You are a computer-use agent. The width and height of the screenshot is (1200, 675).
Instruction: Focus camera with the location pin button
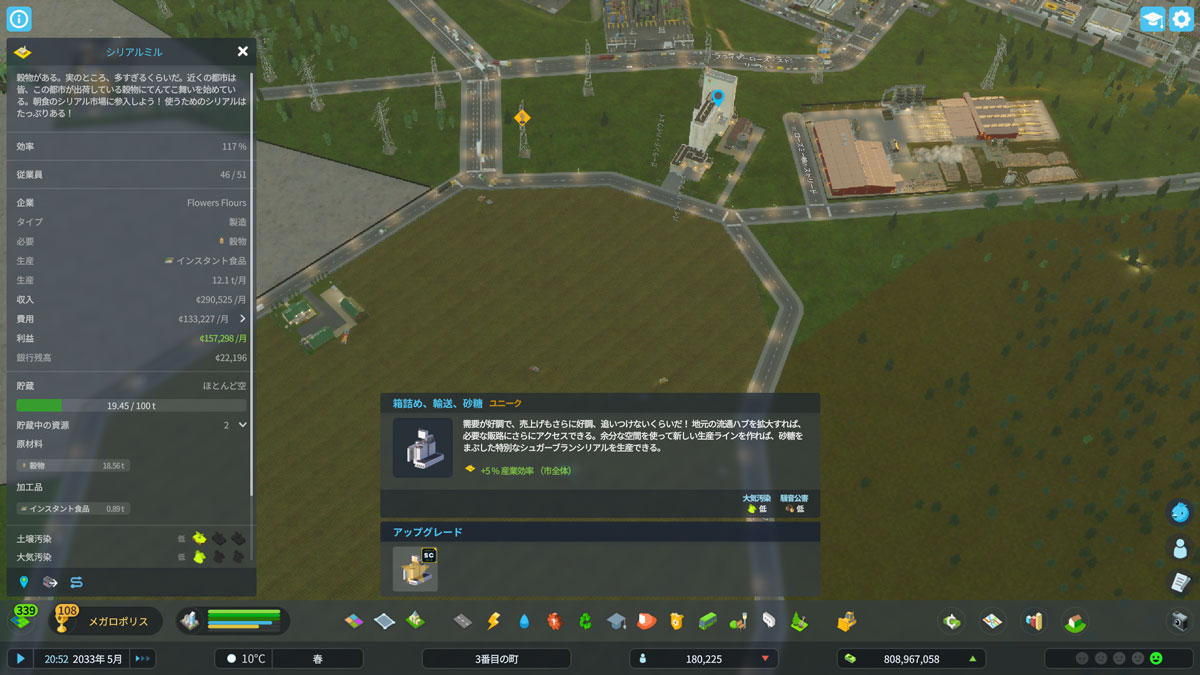pos(24,582)
